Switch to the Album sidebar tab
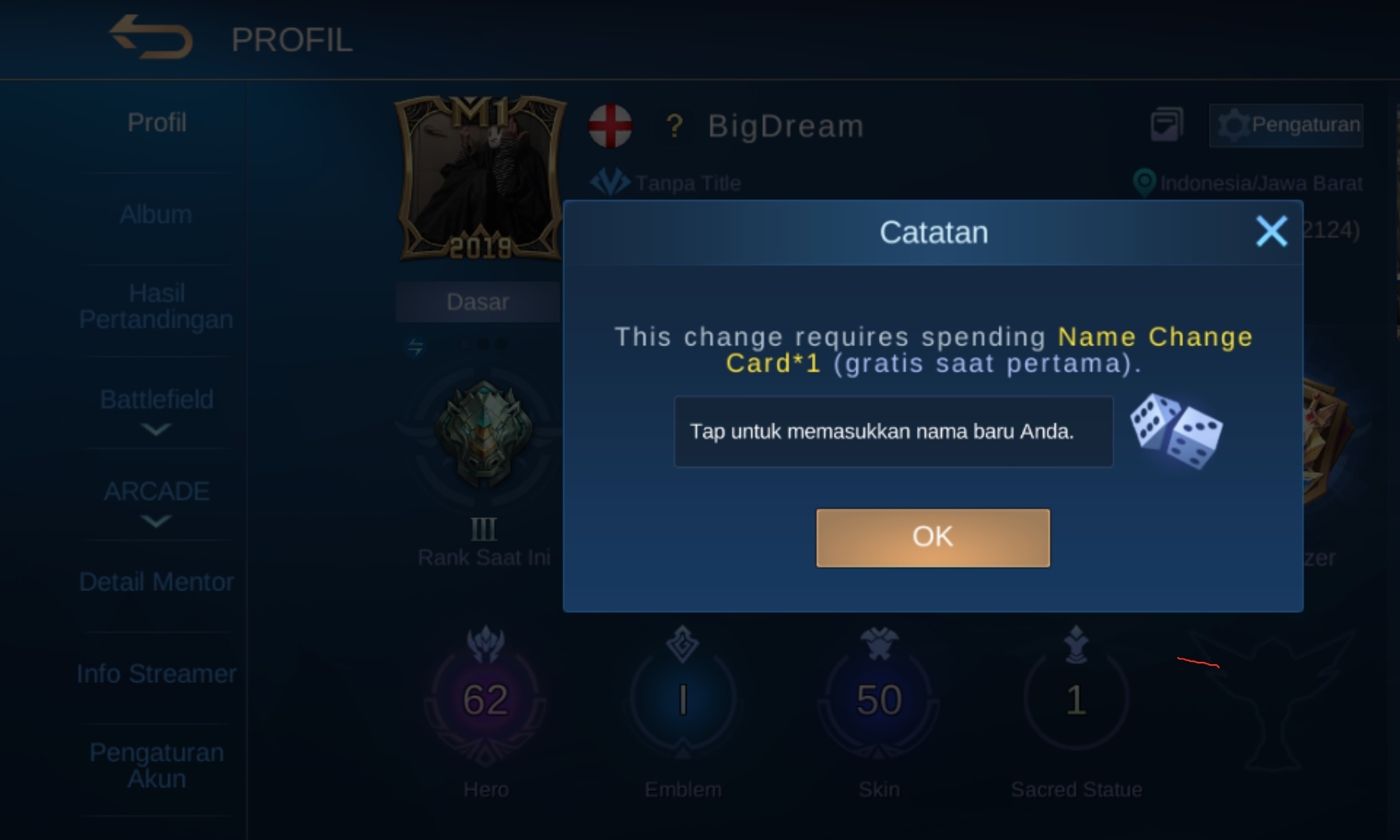Viewport: 1400px width, 840px height. 155,214
